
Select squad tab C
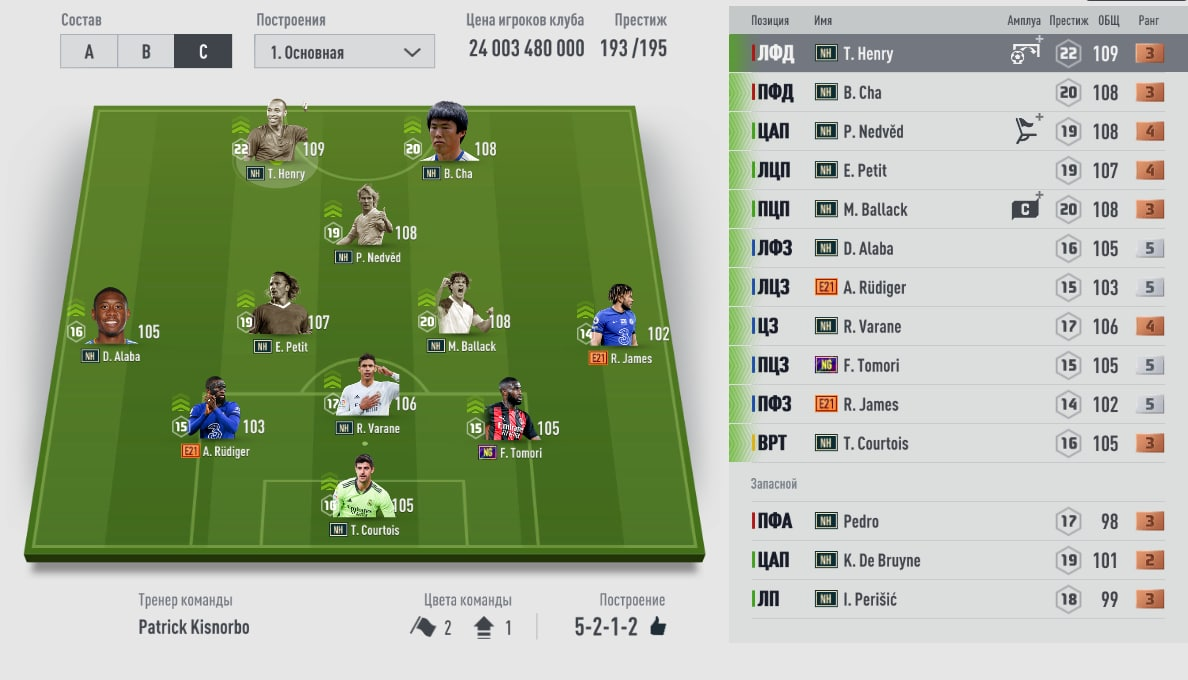(203, 52)
